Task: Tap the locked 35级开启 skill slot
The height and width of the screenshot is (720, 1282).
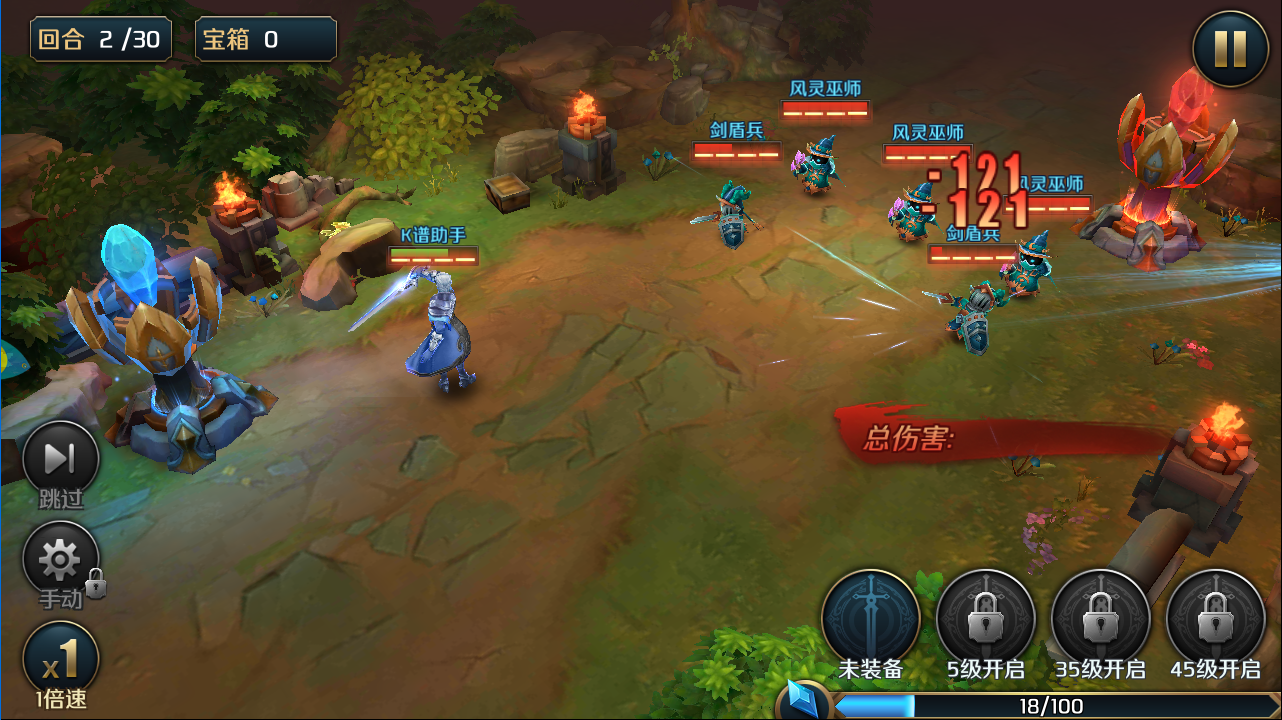Action: (x=1100, y=617)
